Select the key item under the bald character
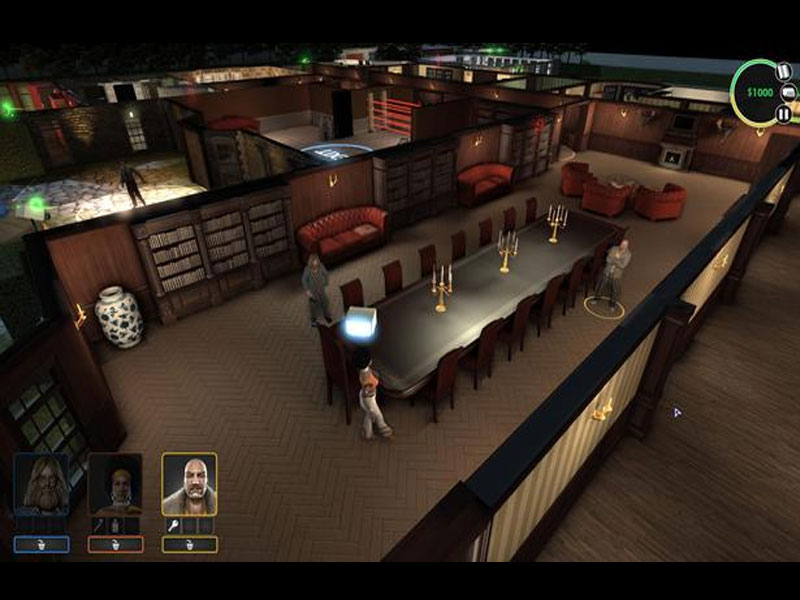The height and width of the screenshot is (600, 800). click(x=172, y=525)
